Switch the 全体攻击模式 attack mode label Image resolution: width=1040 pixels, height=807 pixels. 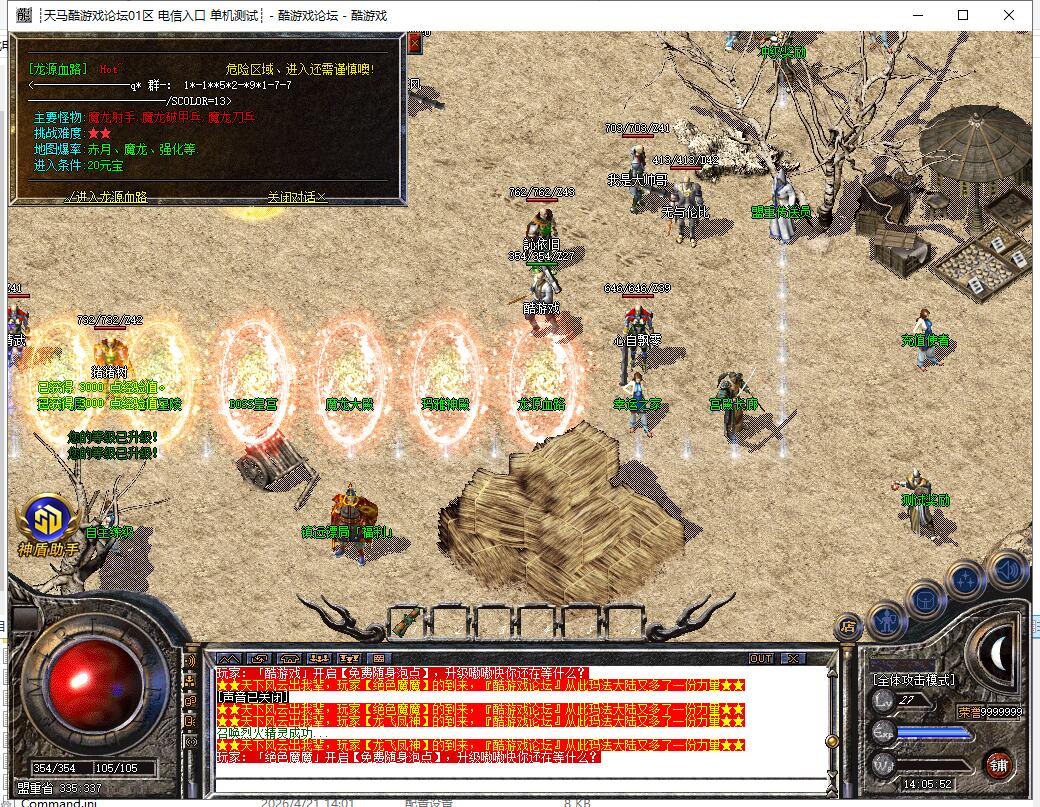coord(913,680)
